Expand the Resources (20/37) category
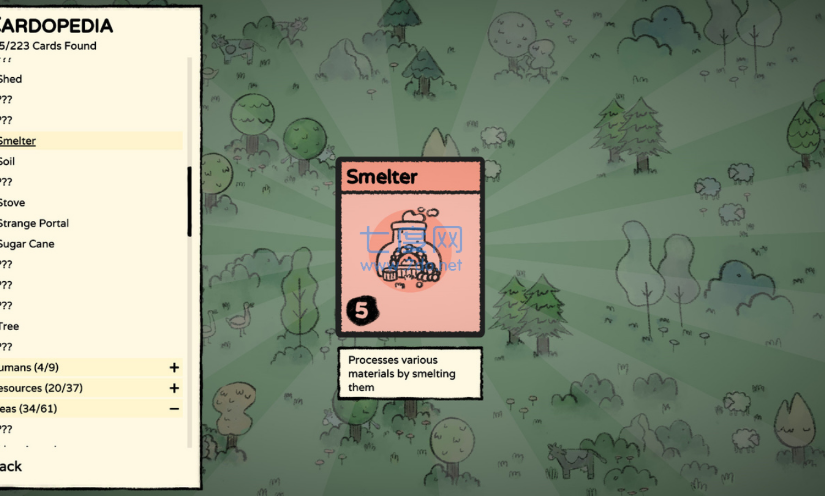The image size is (825, 496). [174, 388]
